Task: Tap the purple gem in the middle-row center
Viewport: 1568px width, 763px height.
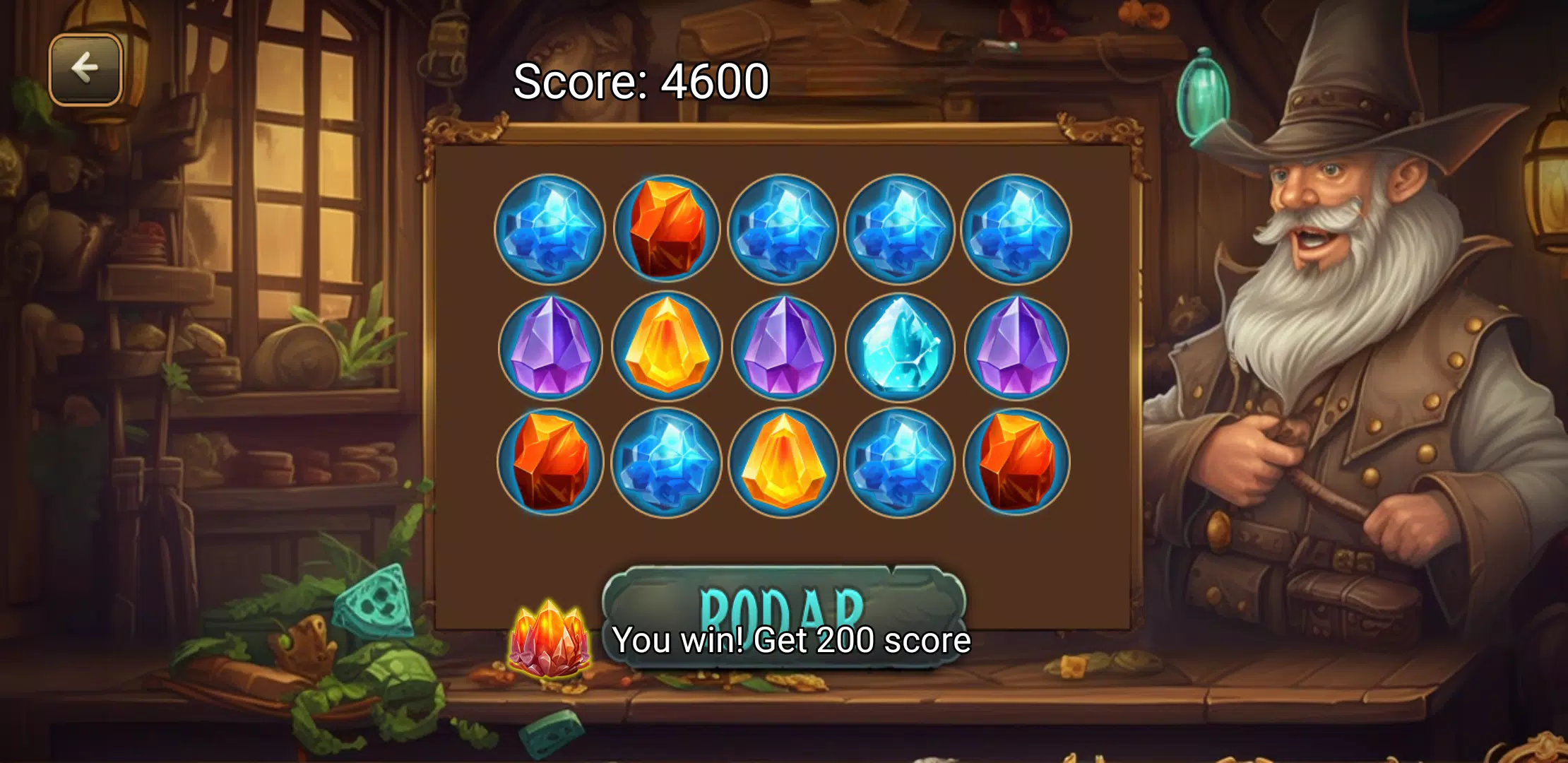Action: pyautogui.click(x=781, y=345)
